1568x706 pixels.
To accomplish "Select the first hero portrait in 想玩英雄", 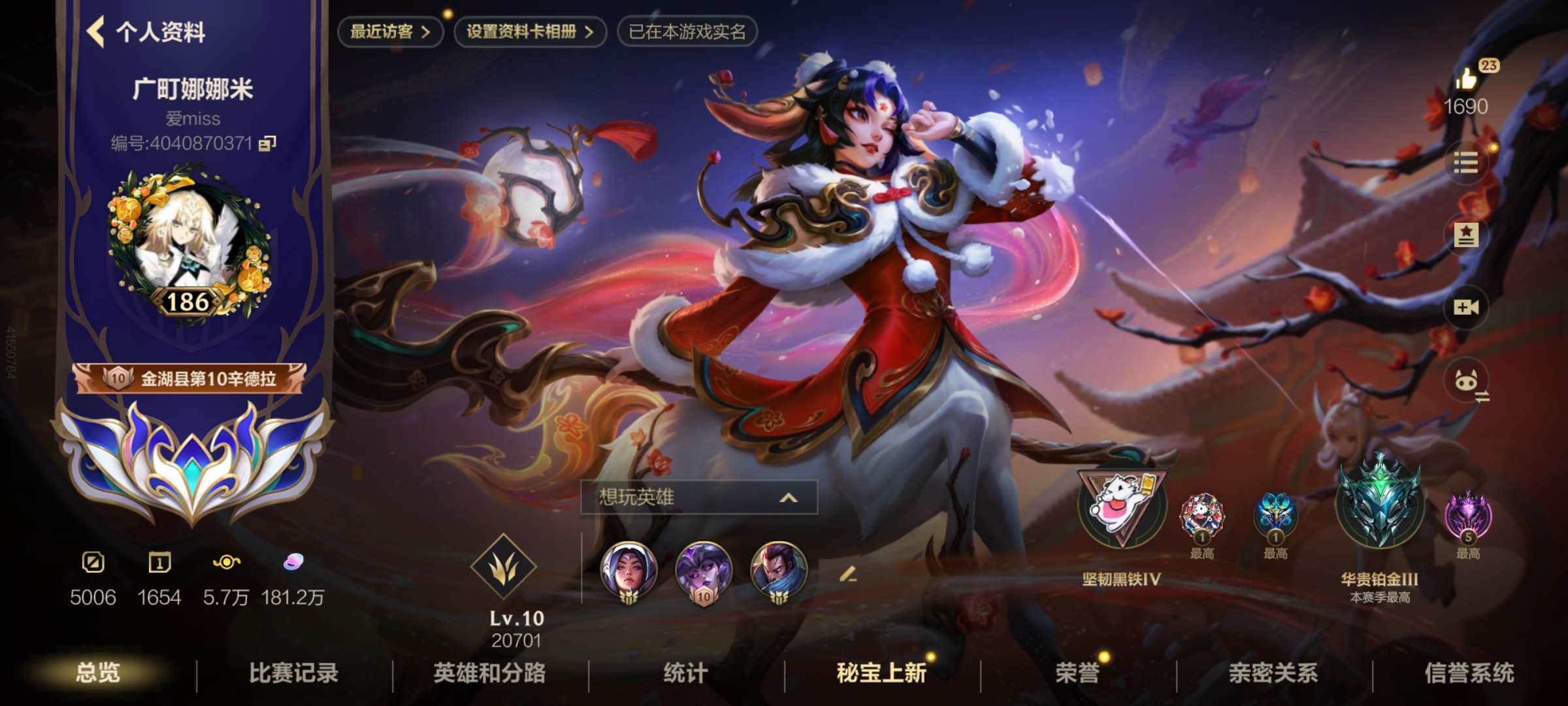I will [627, 570].
